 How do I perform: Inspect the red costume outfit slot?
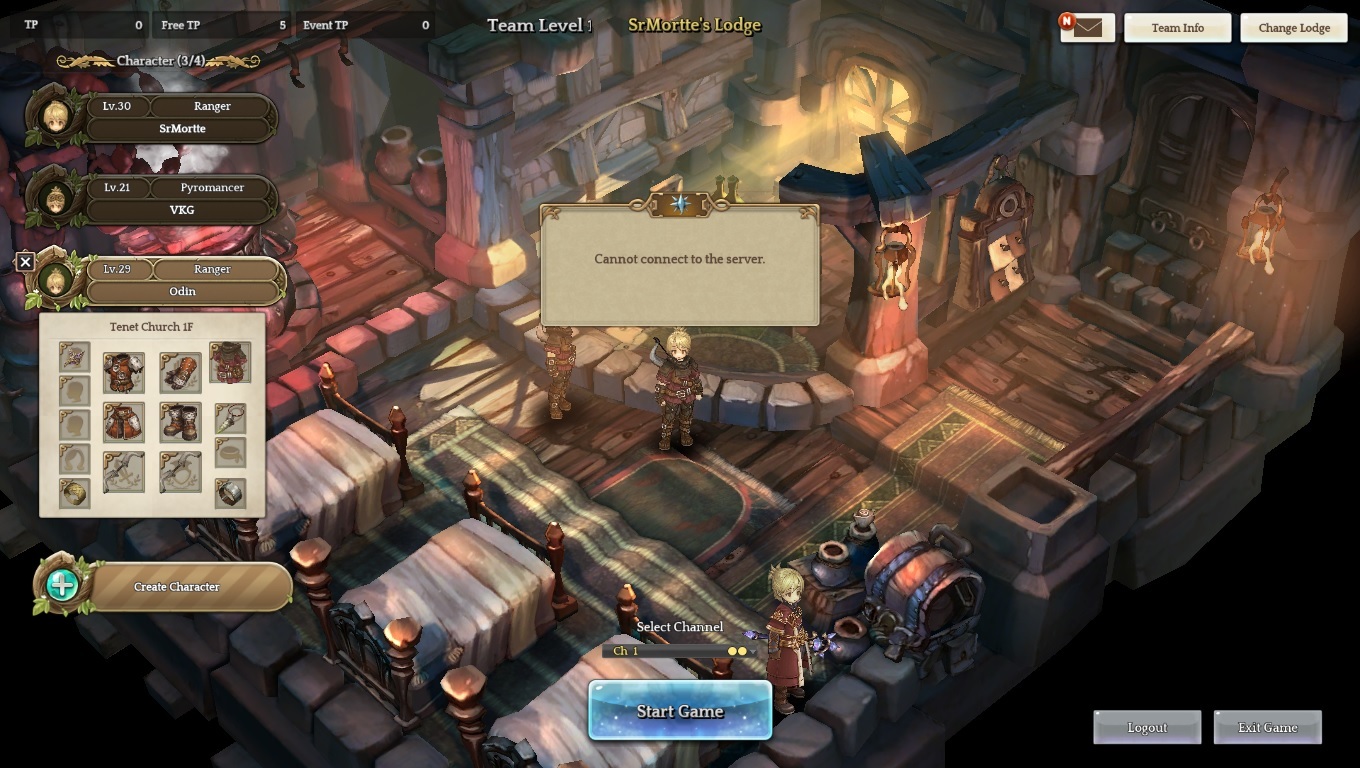pyautogui.click(x=230, y=362)
